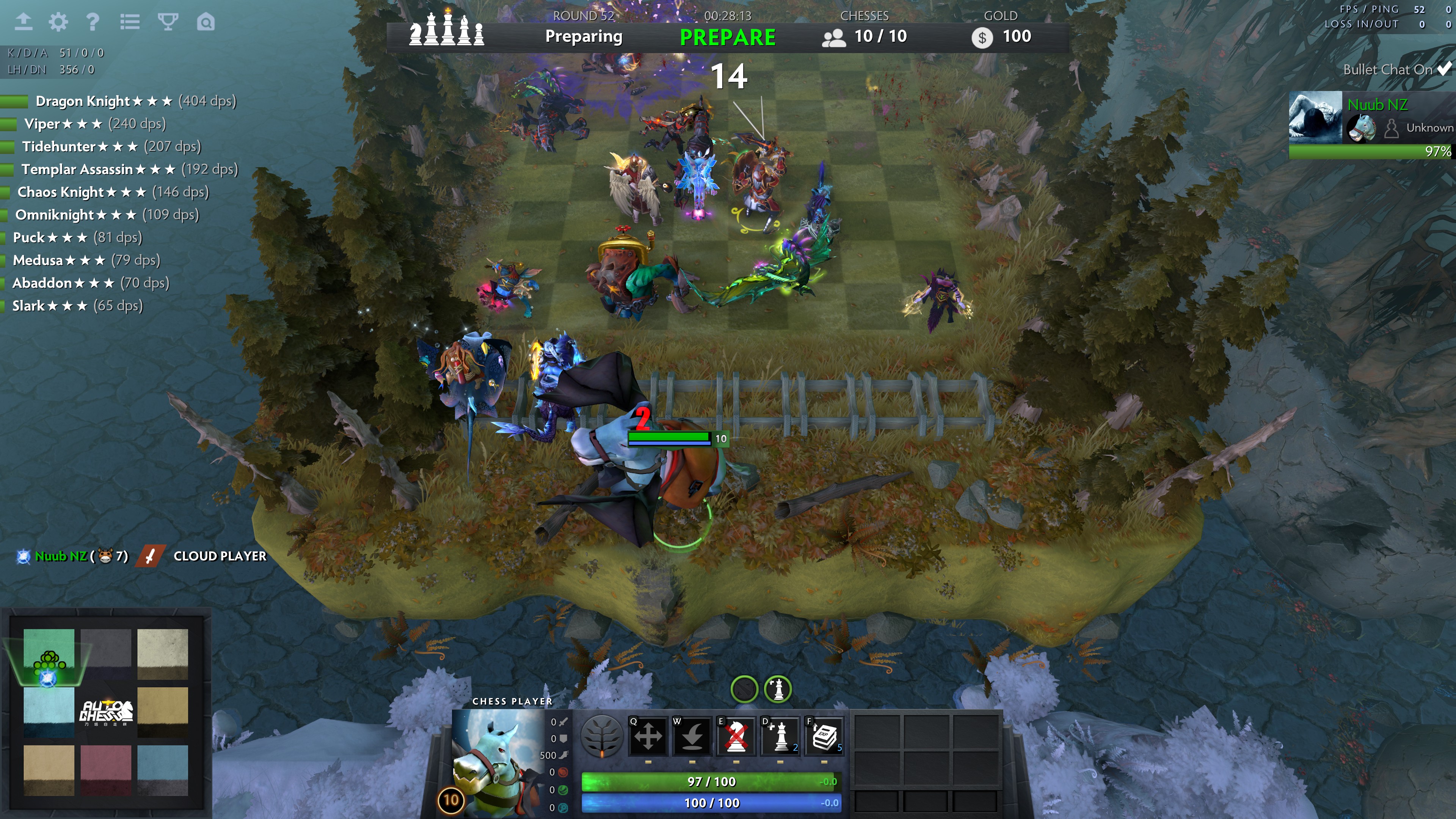The width and height of the screenshot is (1456, 819).
Task: Click the exit arrow icon top-left
Action: click(x=23, y=22)
